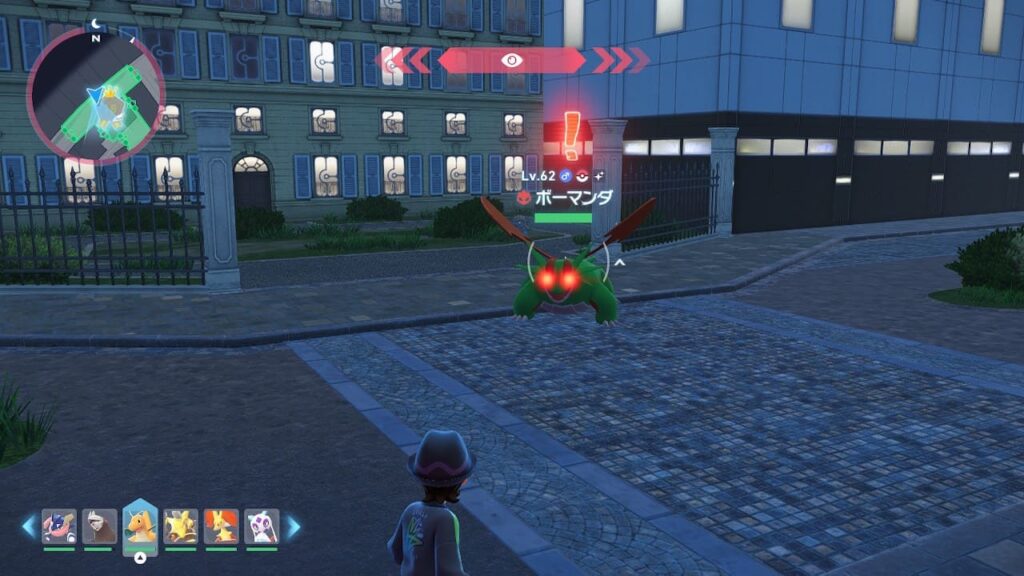
Task: Choose the grey and brown party Pokémon
Action: 99,526
